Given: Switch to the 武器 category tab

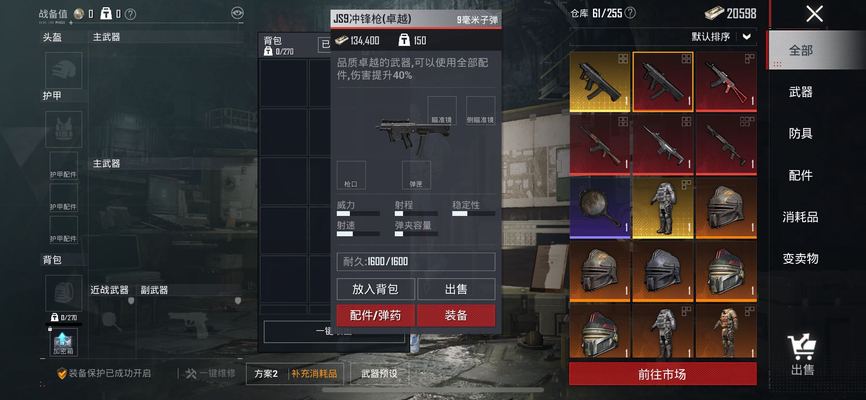Looking at the screenshot, I should pyautogui.click(x=800, y=92).
